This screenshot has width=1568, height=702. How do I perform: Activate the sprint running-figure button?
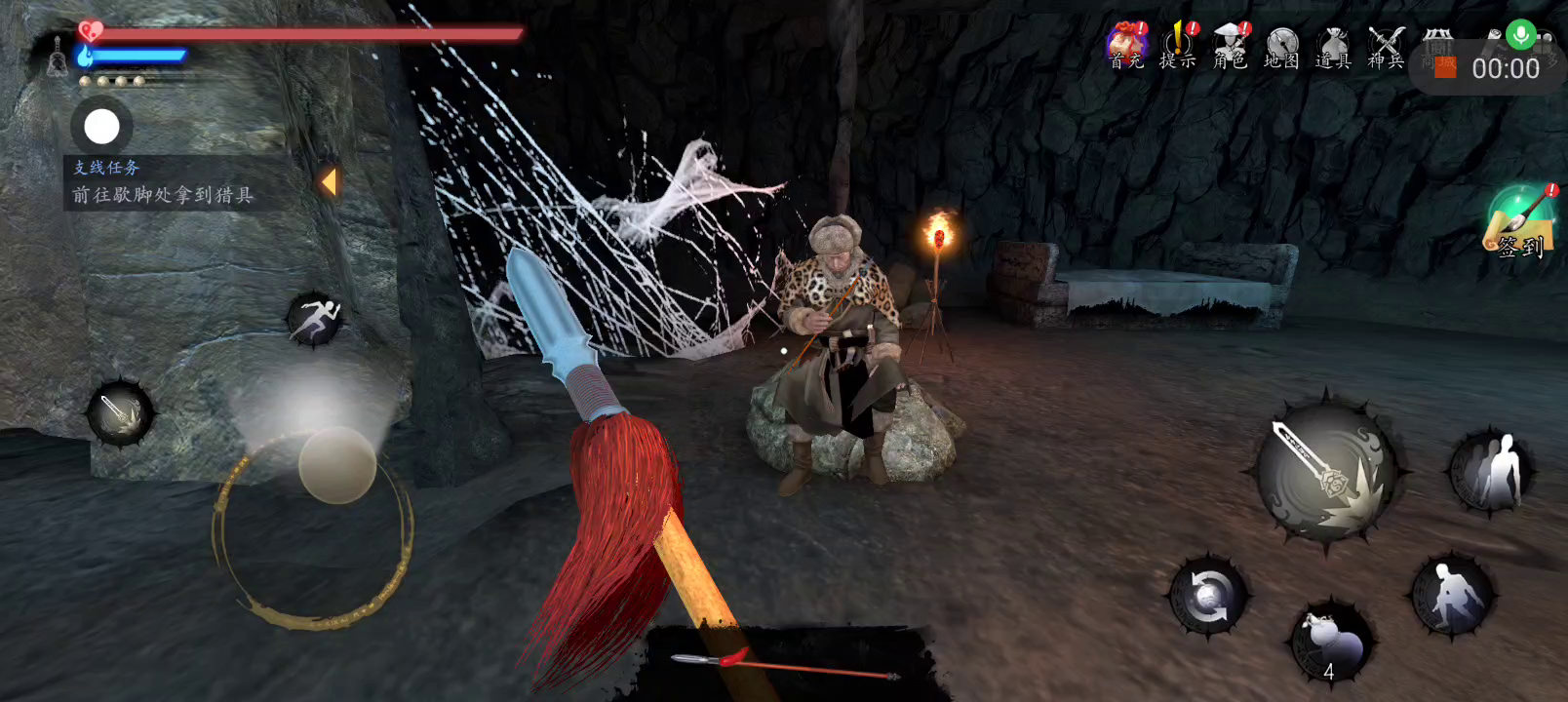(x=314, y=318)
